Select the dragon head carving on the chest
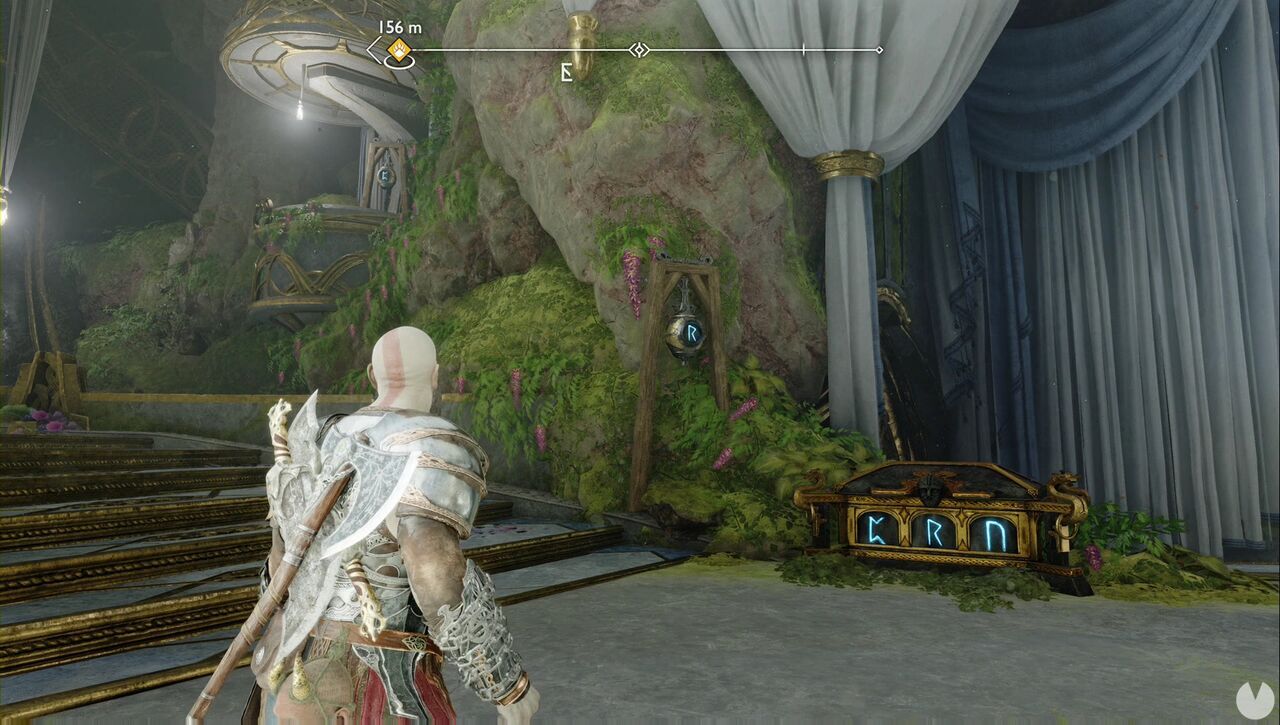The image size is (1280, 725). (1064, 483)
